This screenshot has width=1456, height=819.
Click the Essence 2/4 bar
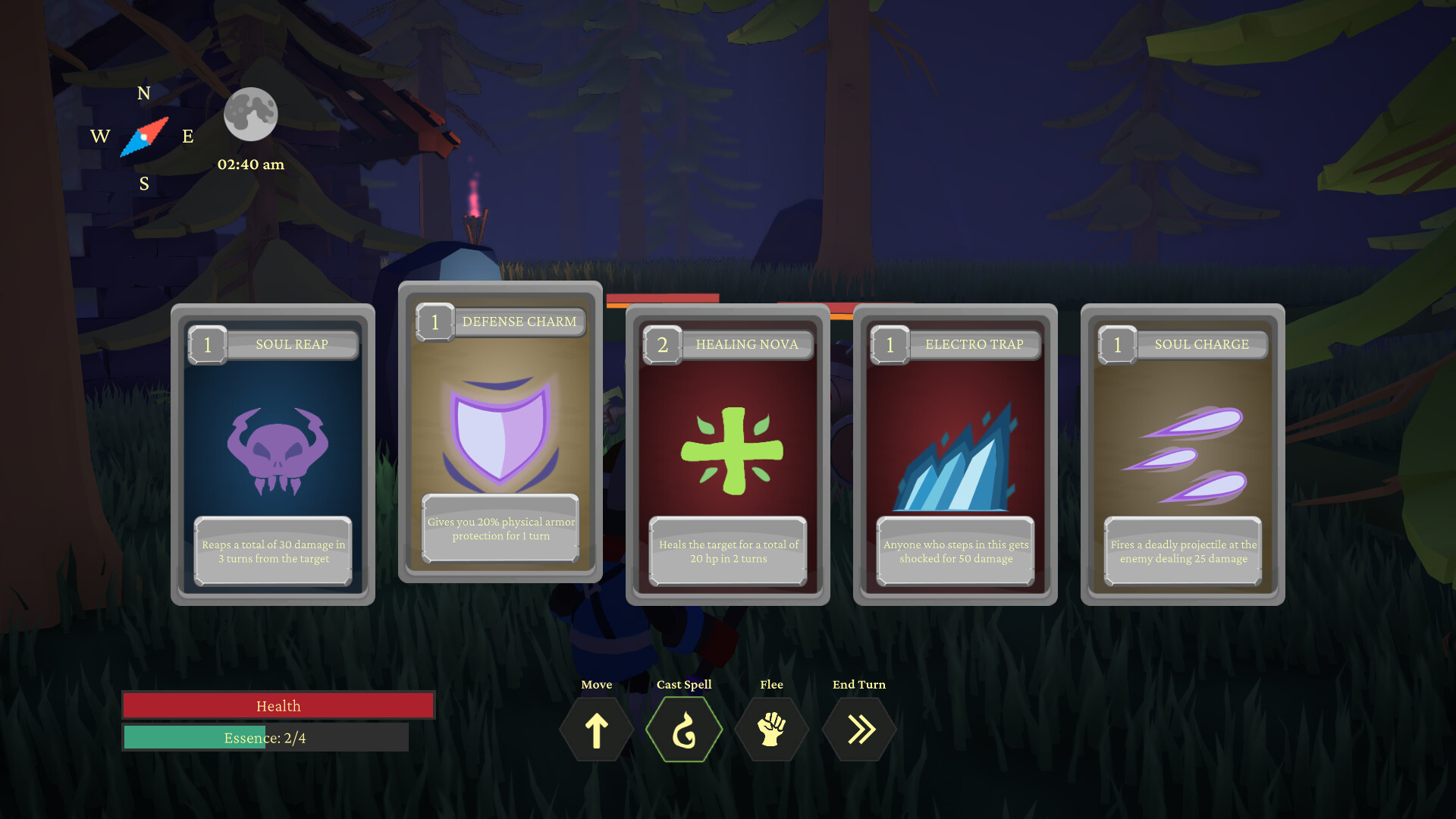tap(265, 737)
